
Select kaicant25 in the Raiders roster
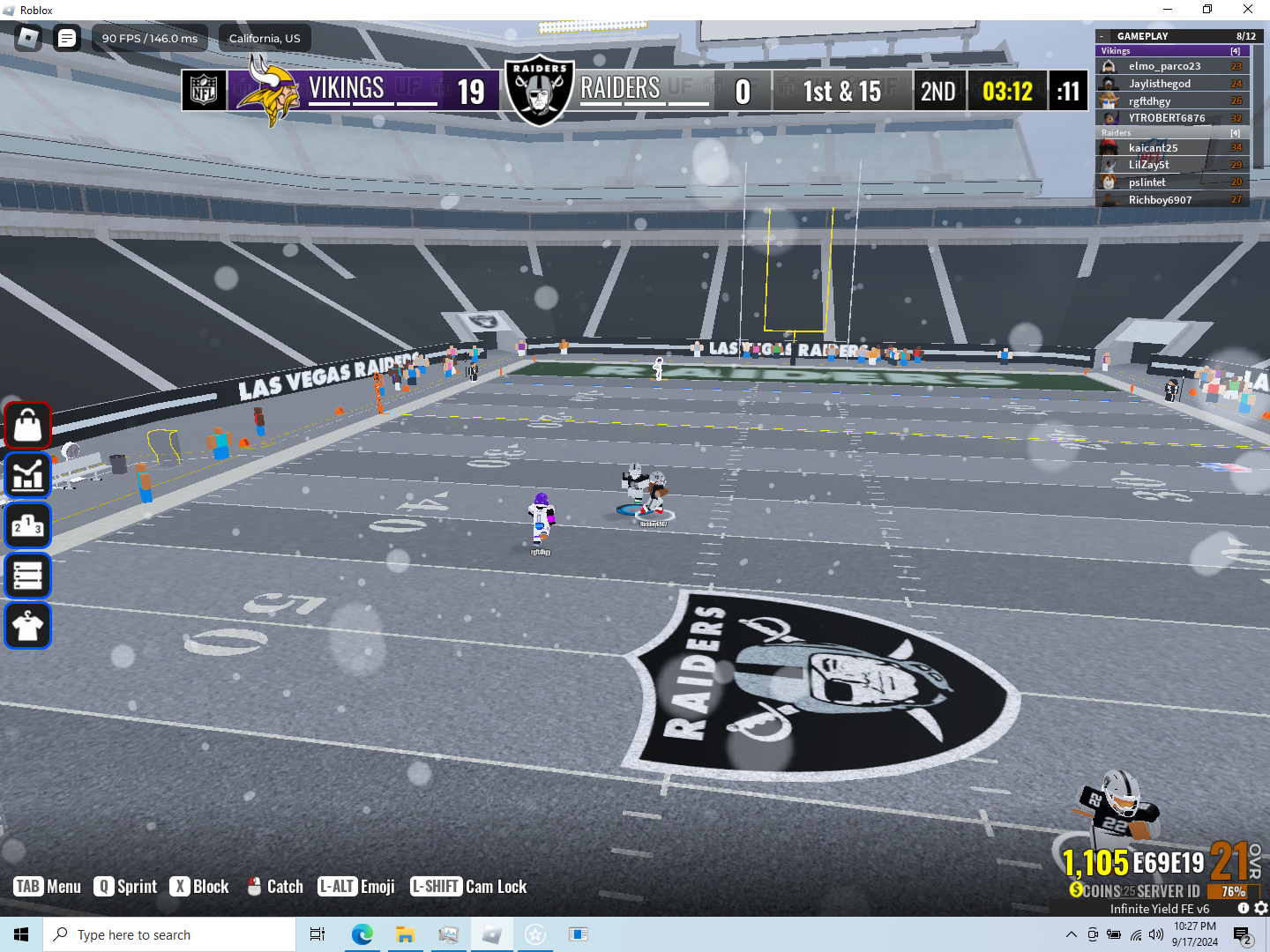coord(1153,148)
